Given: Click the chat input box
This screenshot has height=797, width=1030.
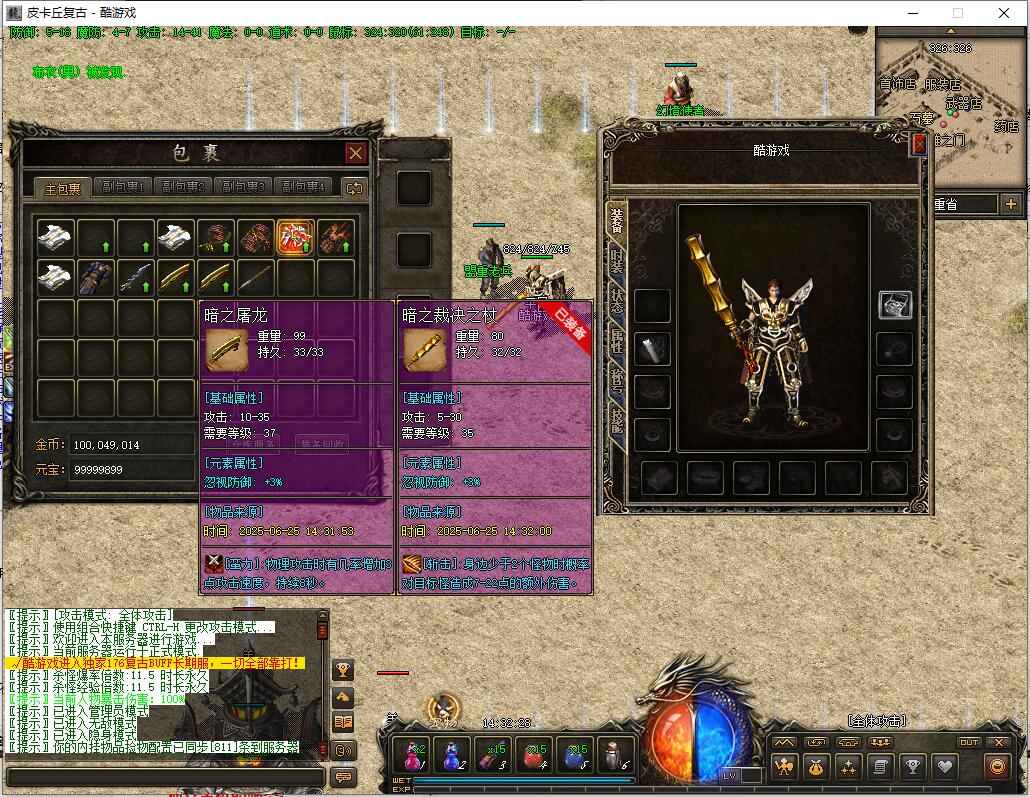Looking at the screenshot, I should pyautogui.click(x=165, y=777).
